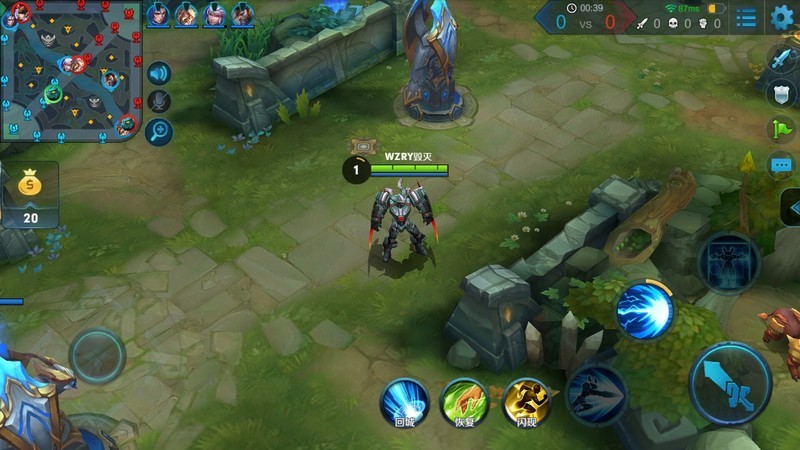Cast the 闪现 flash spell
The width and height of the screenshot is (800, 450).
point(527,402)
